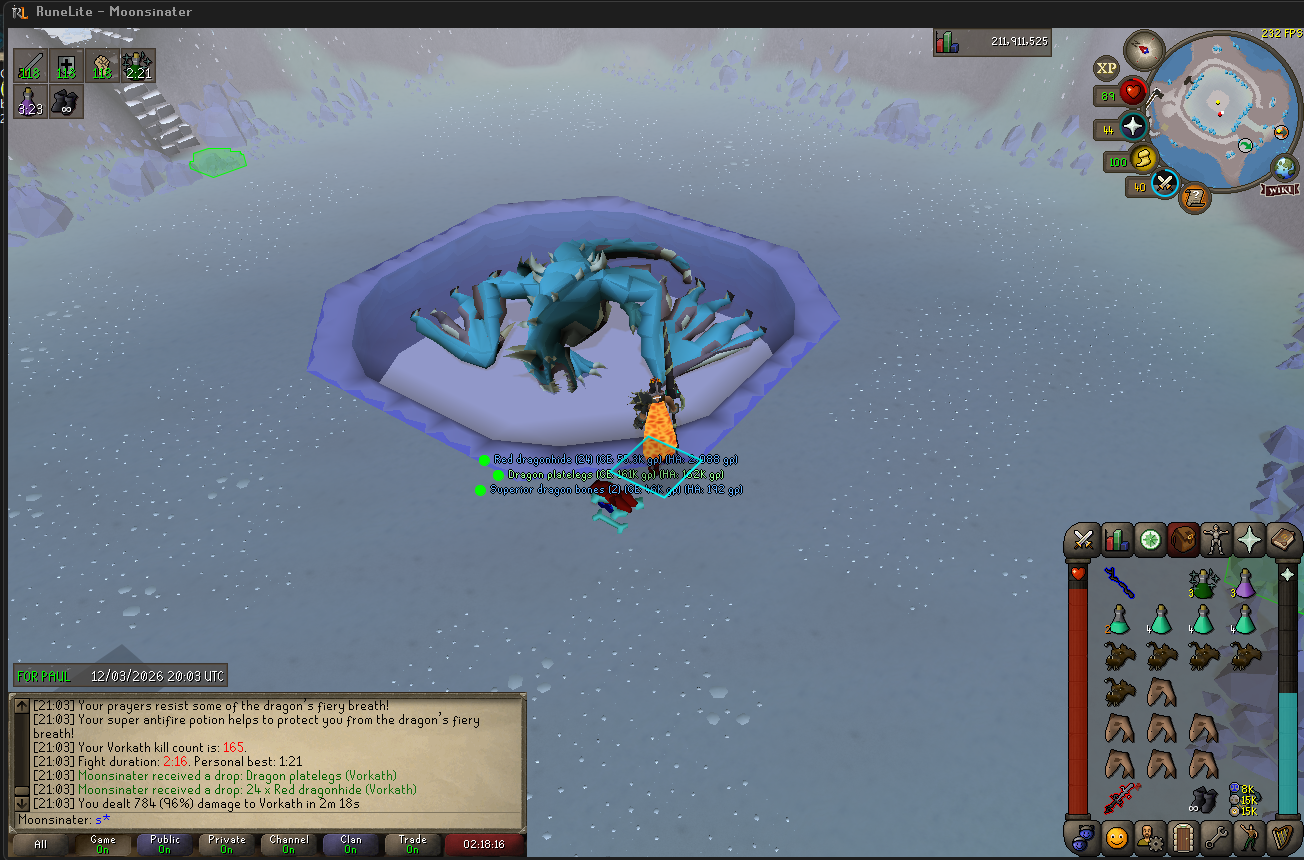Switch to the Skills tab
This screenshot has height=860, width=1304.
point(1116,541)
